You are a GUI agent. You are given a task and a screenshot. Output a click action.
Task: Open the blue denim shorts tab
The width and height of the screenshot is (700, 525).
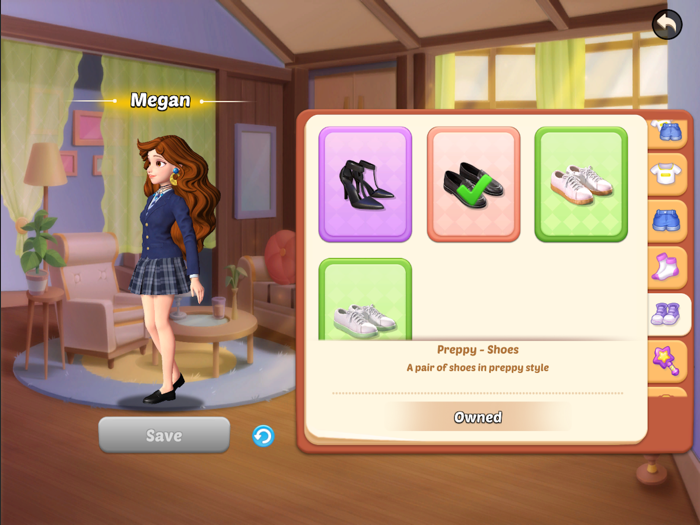[x=667, y=221]
